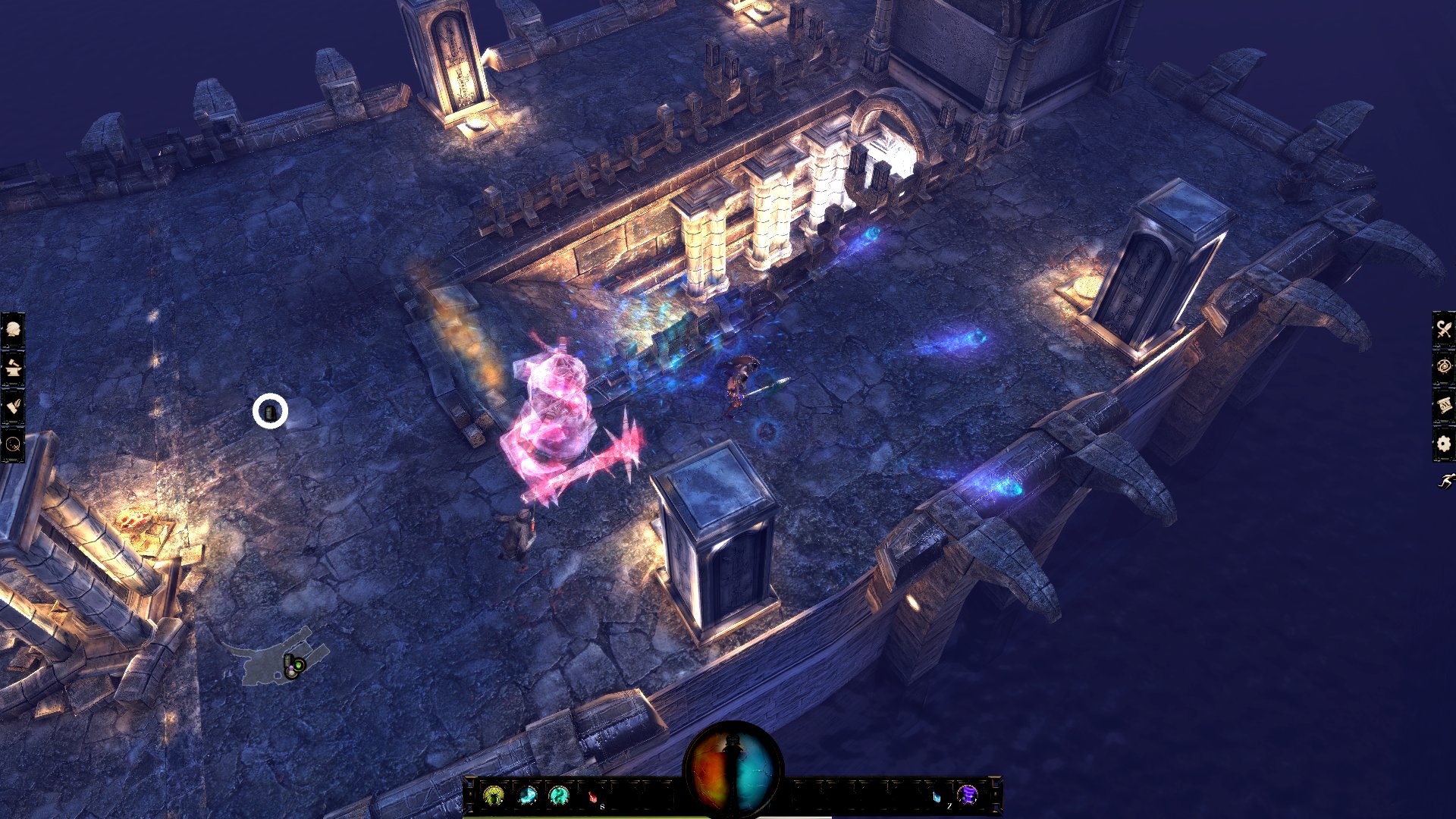Screen dimensions: 1456x819
Task: Activate the blue wave skill
Action: (527, 795)
